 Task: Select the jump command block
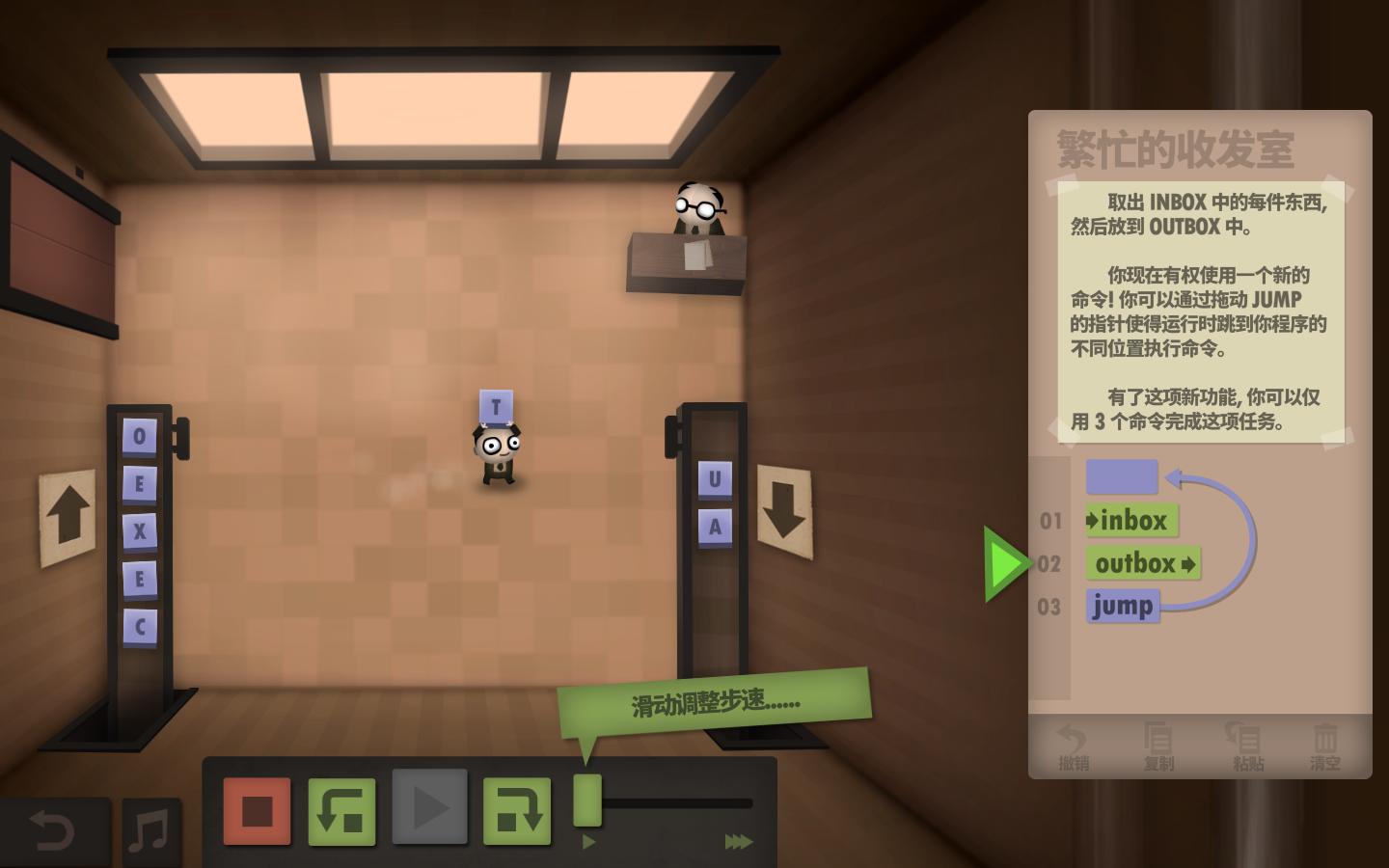tap(1122, 606)
